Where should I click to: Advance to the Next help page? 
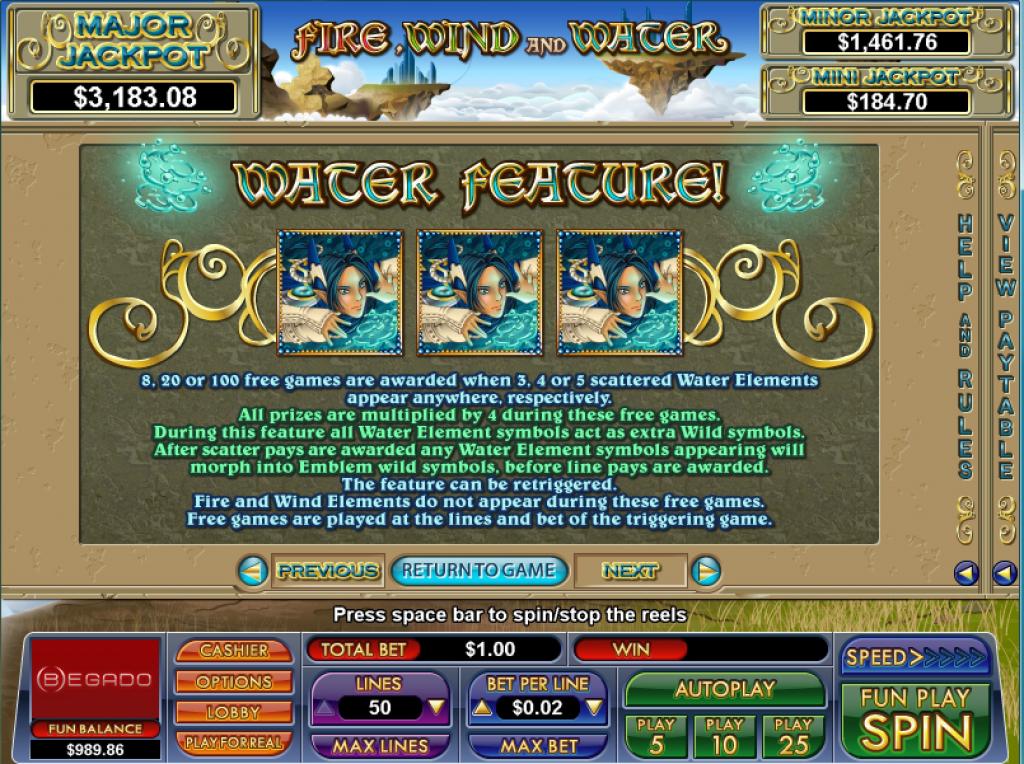tap(630, 571)
